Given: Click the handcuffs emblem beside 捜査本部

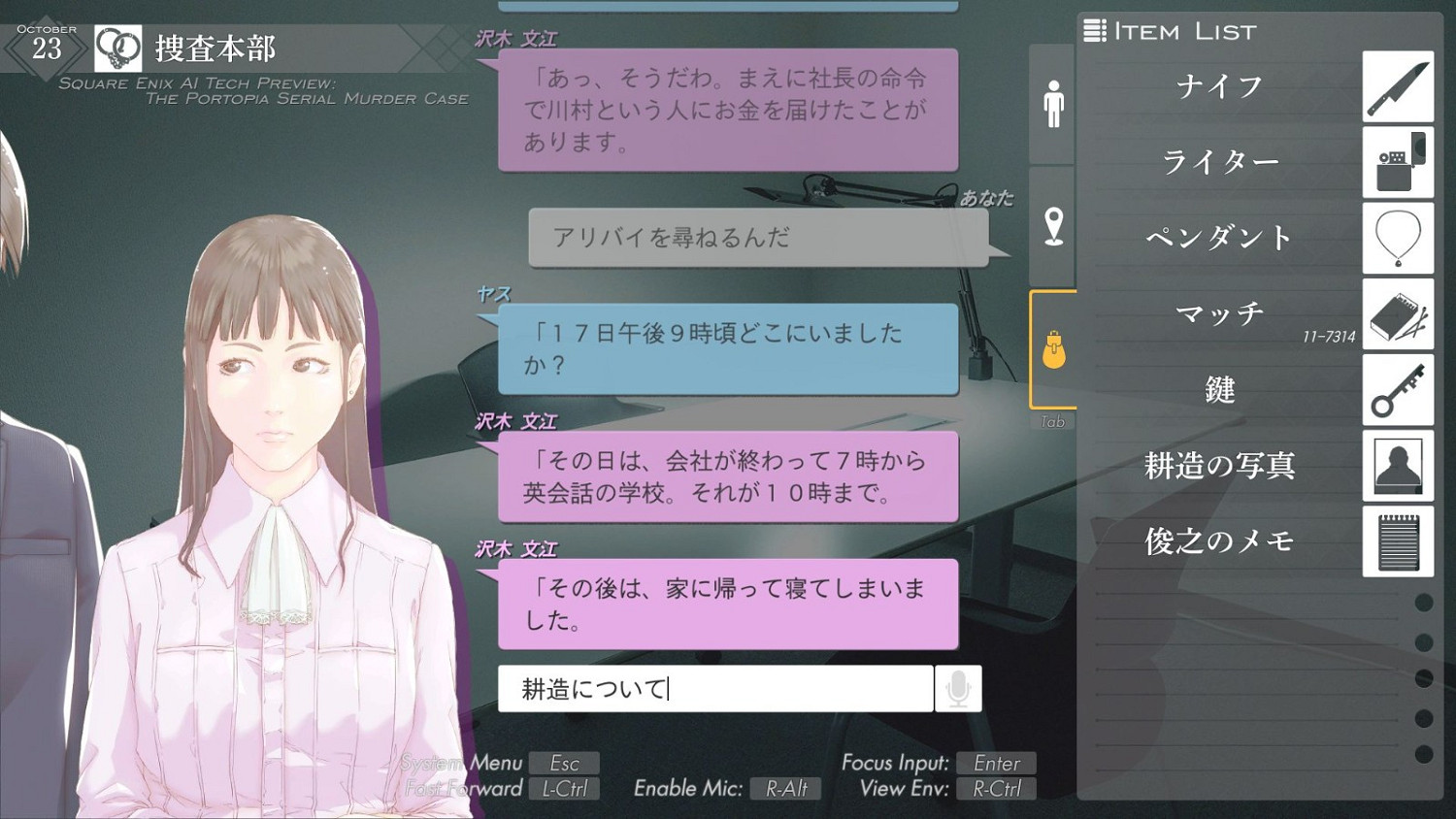Looking at the screenshot, I should coord(118,48).
